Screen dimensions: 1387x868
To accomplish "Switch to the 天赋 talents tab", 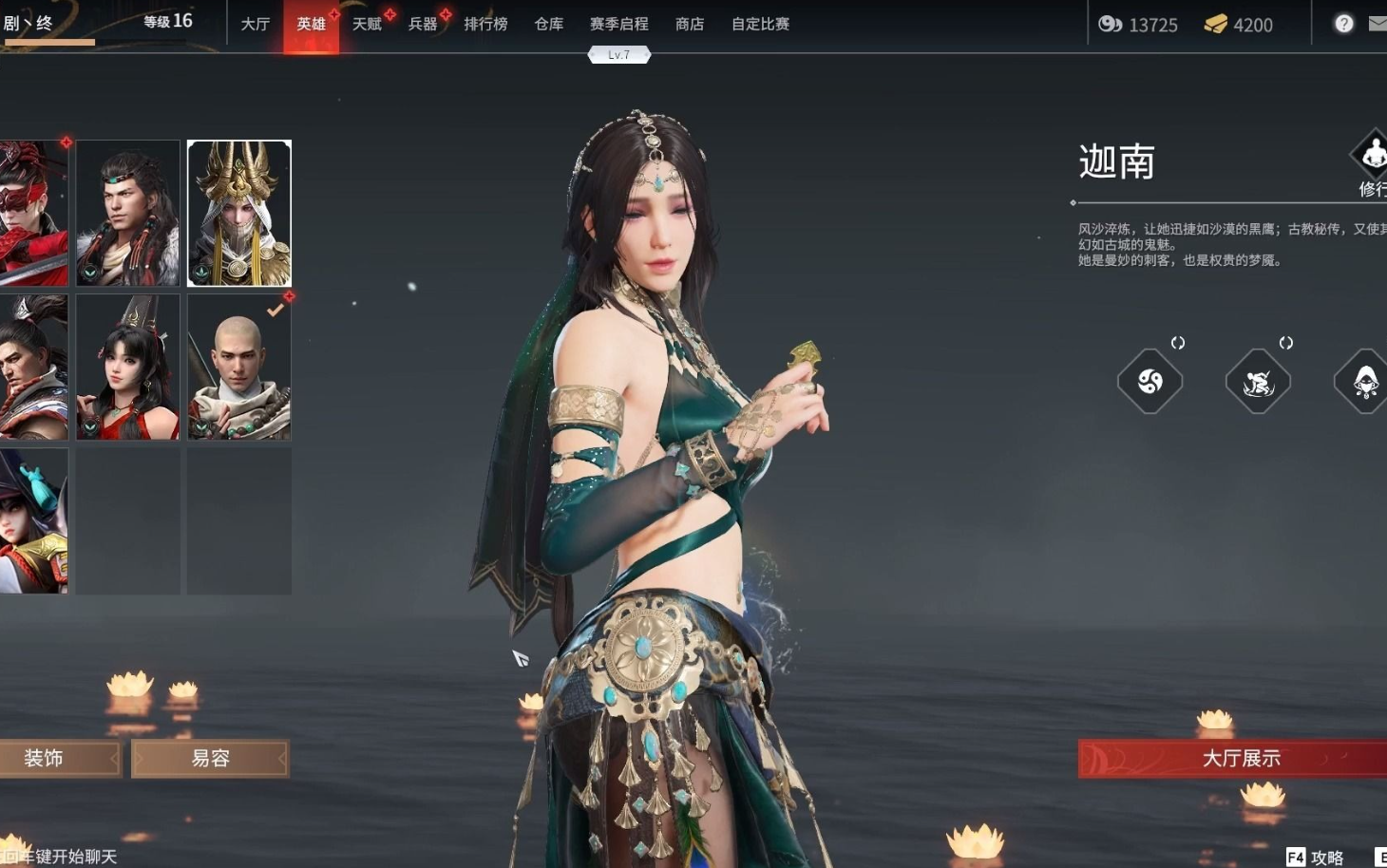I will point(367,24).
